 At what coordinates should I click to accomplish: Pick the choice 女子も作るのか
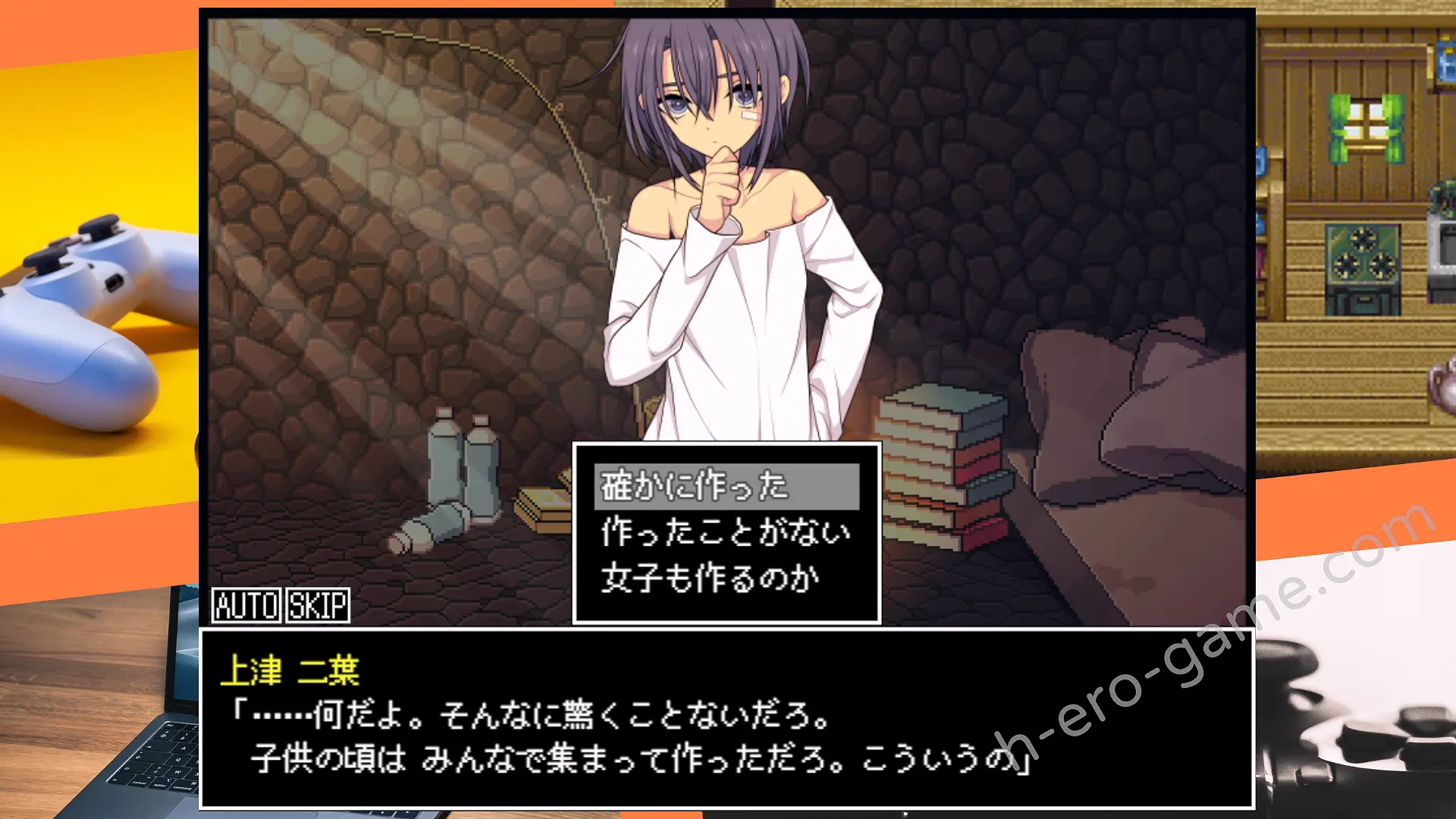pos(711,579)
